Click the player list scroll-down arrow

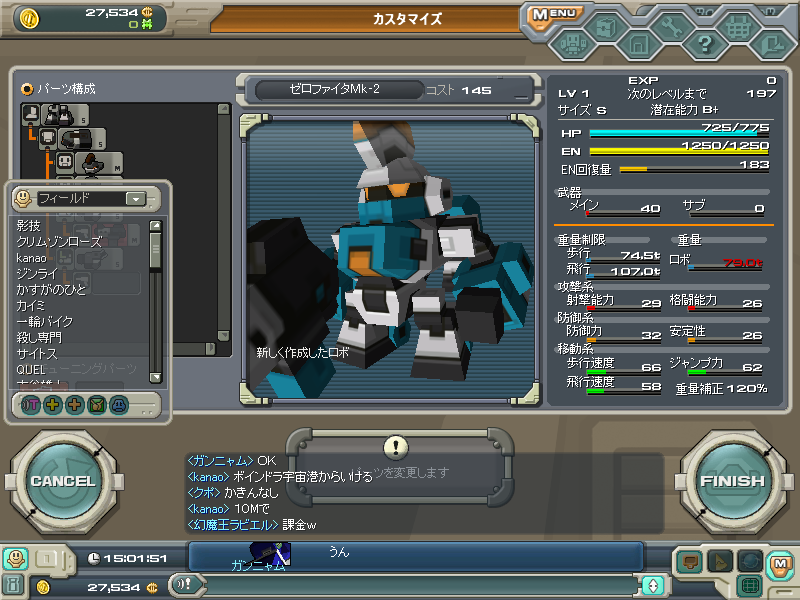tap(155, 377)
